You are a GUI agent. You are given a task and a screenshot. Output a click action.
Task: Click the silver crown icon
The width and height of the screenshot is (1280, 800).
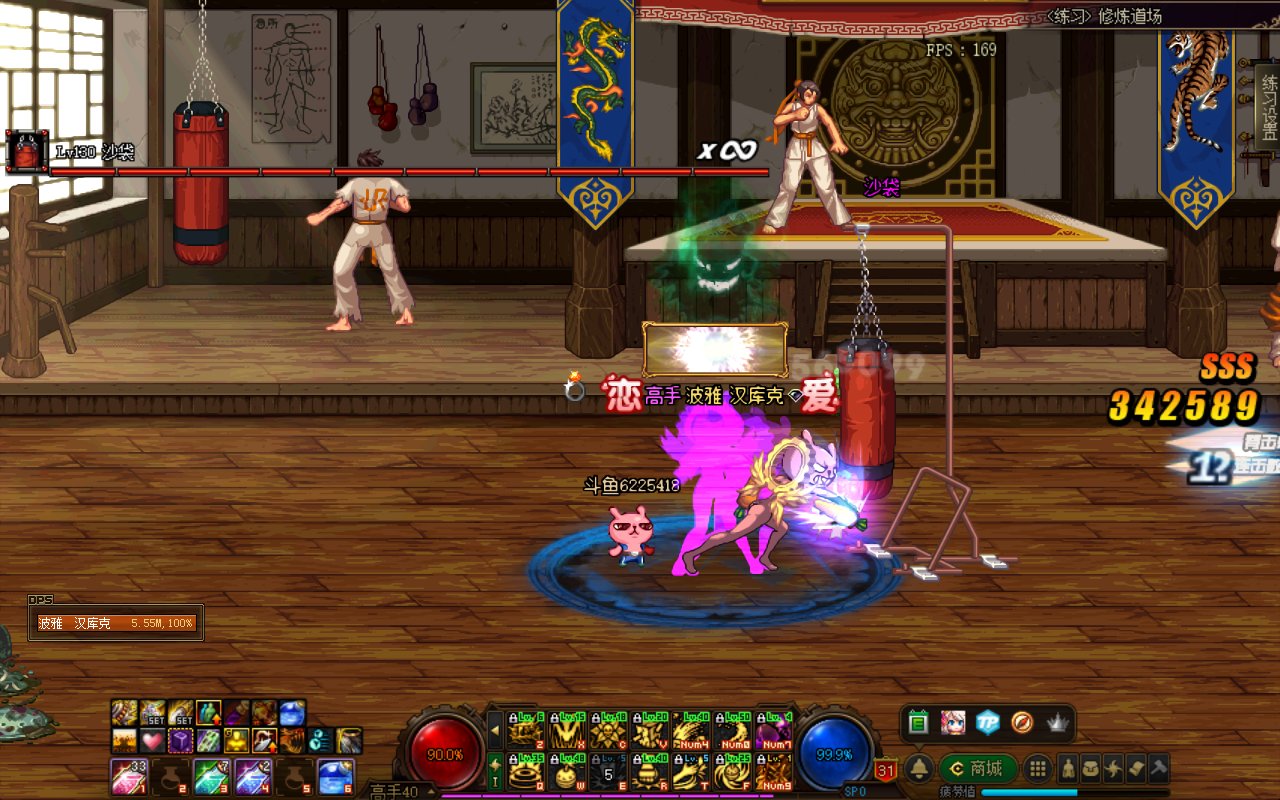pyautogui.click(x=1057, y=722)
